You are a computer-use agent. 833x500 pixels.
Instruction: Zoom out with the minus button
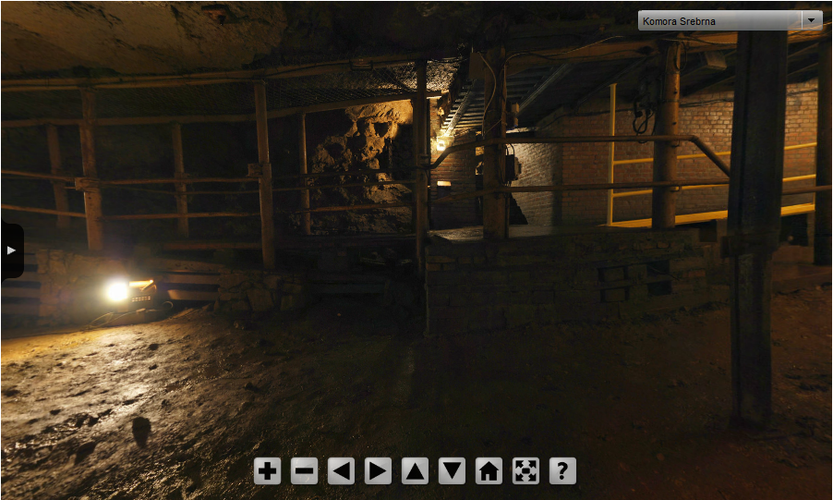(304, 471)
